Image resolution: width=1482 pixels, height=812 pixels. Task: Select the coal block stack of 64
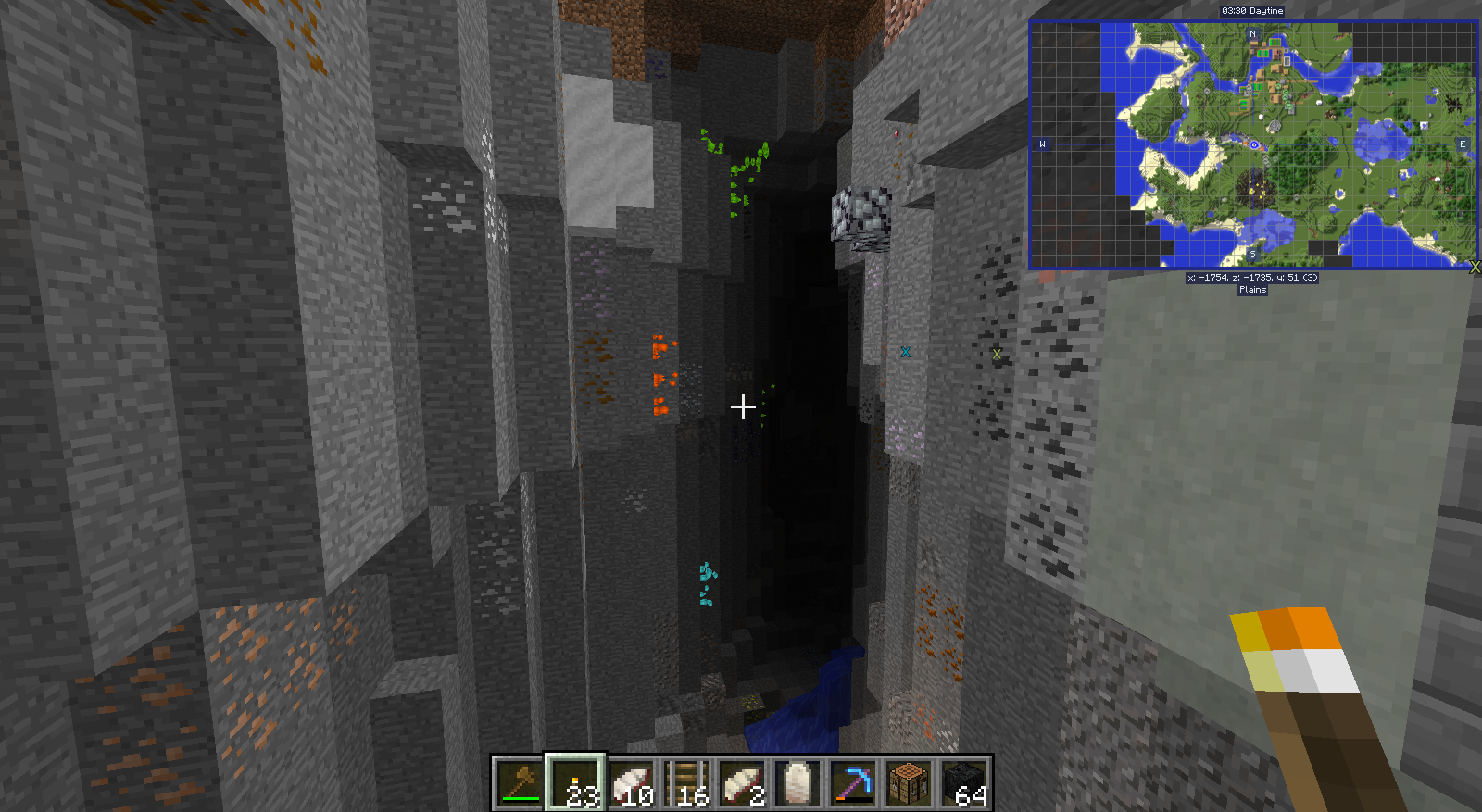(966, 783)
